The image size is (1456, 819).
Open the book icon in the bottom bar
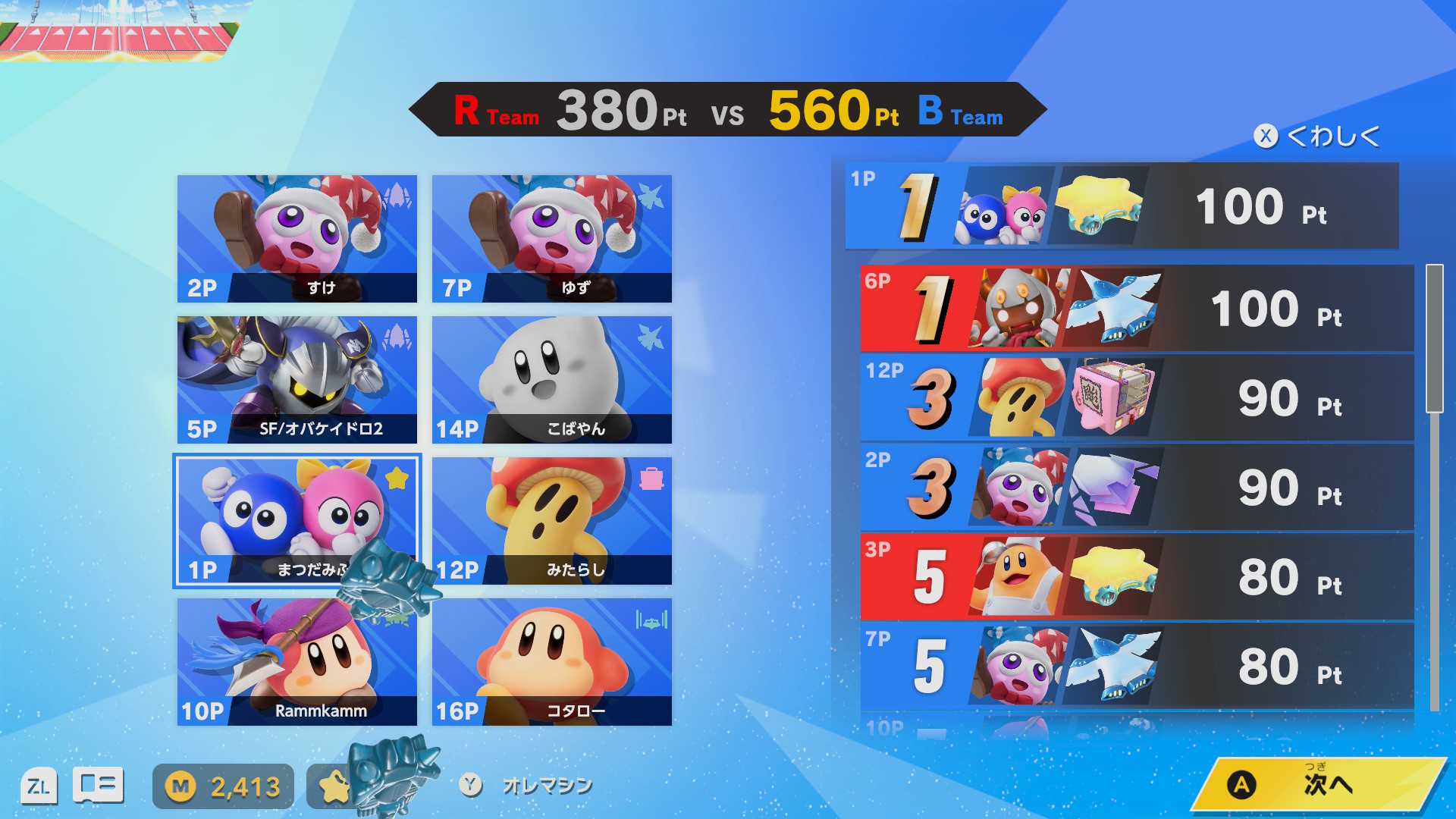98,786
